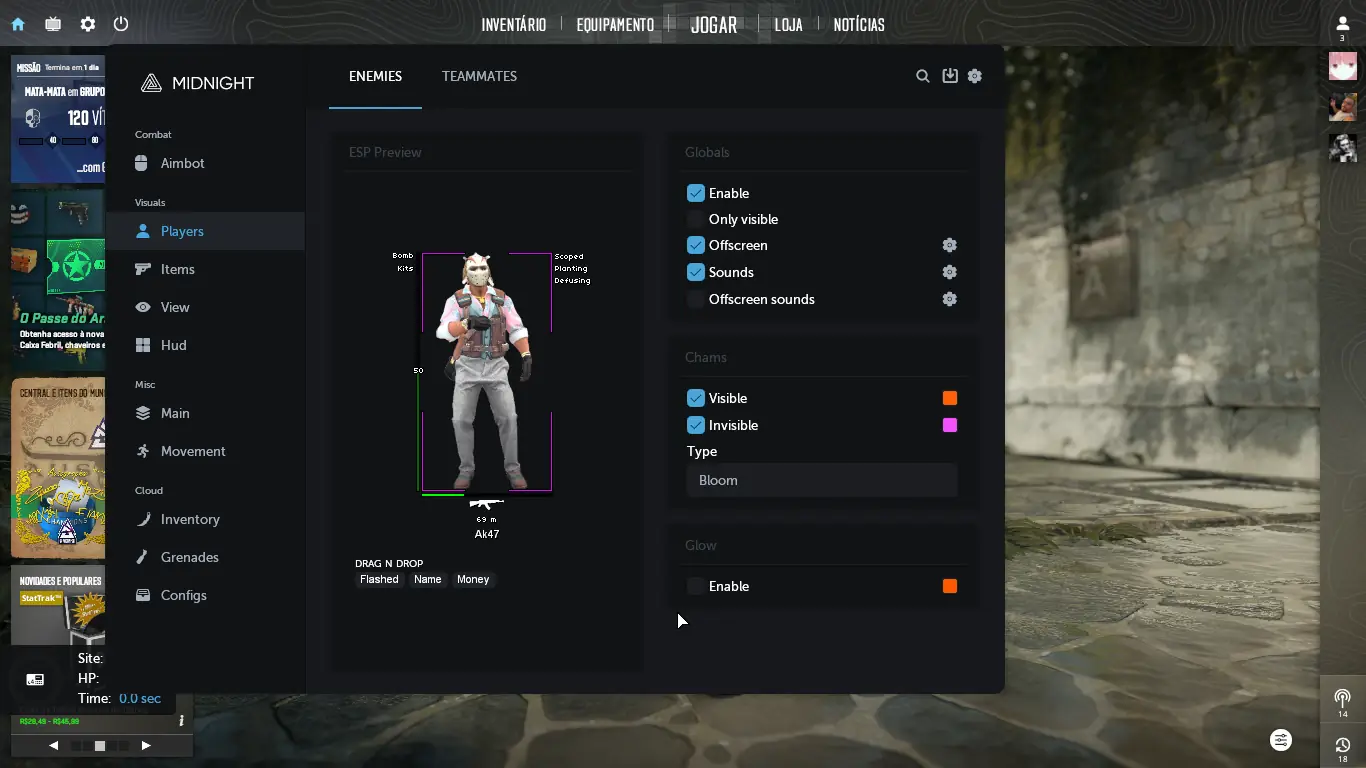
Task: Enable the Glow checkbox
Action: [x=696, y=586]
